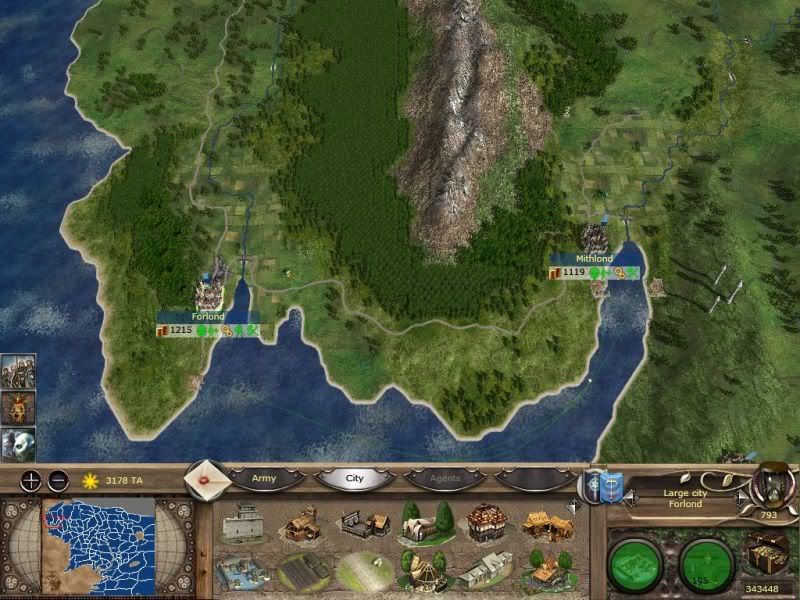Select the Forlond settlement name banner
This screenshot has width=800, height=600.
coord(208,316)
